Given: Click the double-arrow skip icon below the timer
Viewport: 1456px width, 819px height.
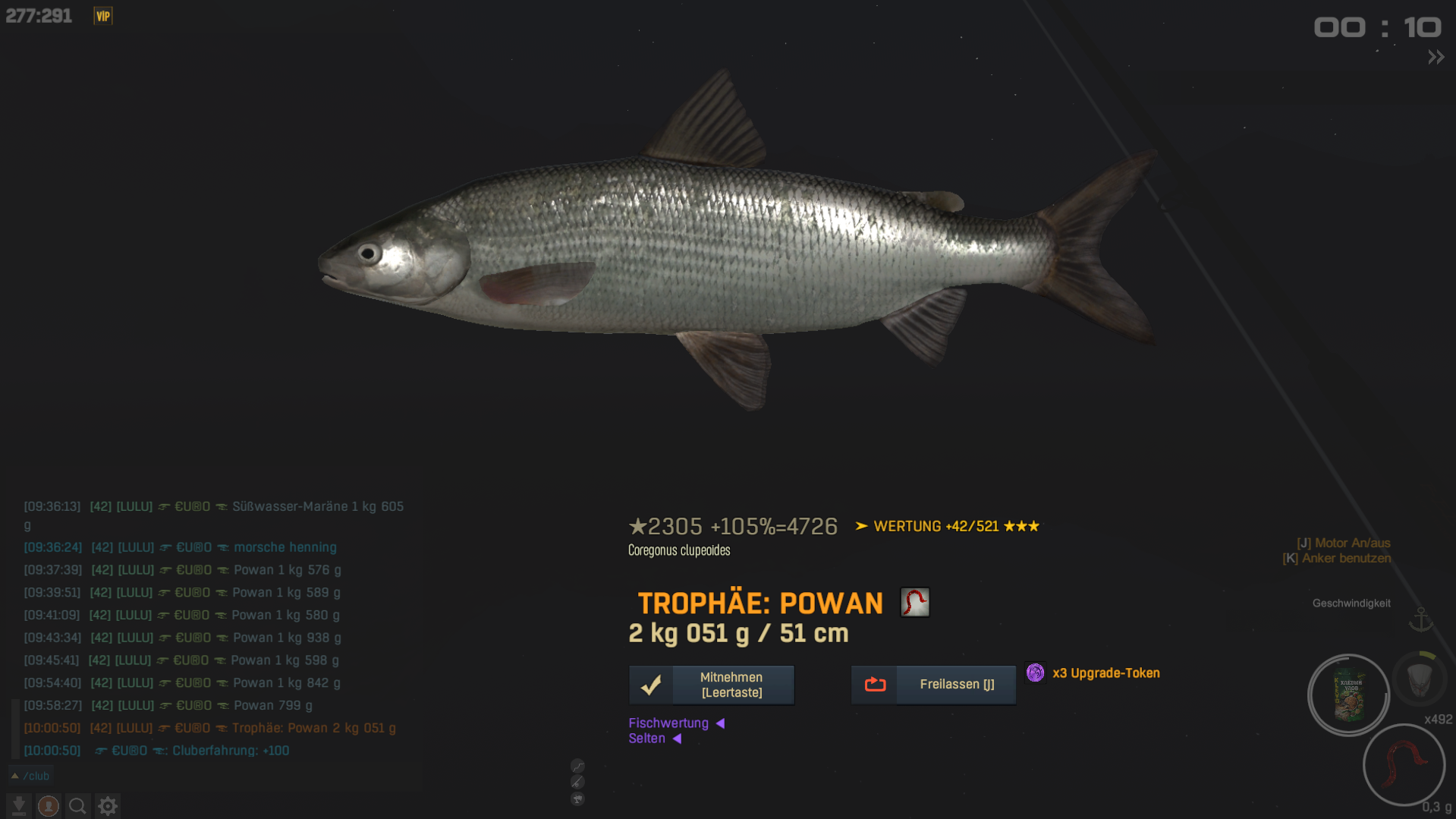Looking at the screenshot, I should pos(1436,58).
